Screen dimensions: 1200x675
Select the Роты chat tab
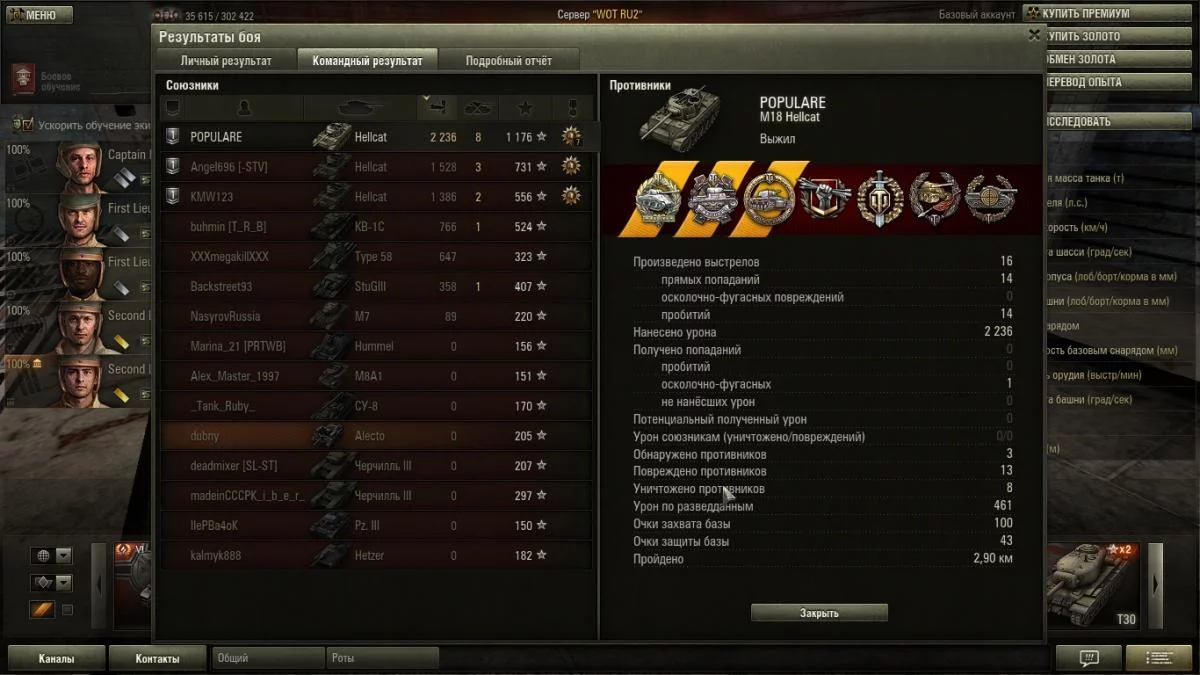(x=382, y=659)
